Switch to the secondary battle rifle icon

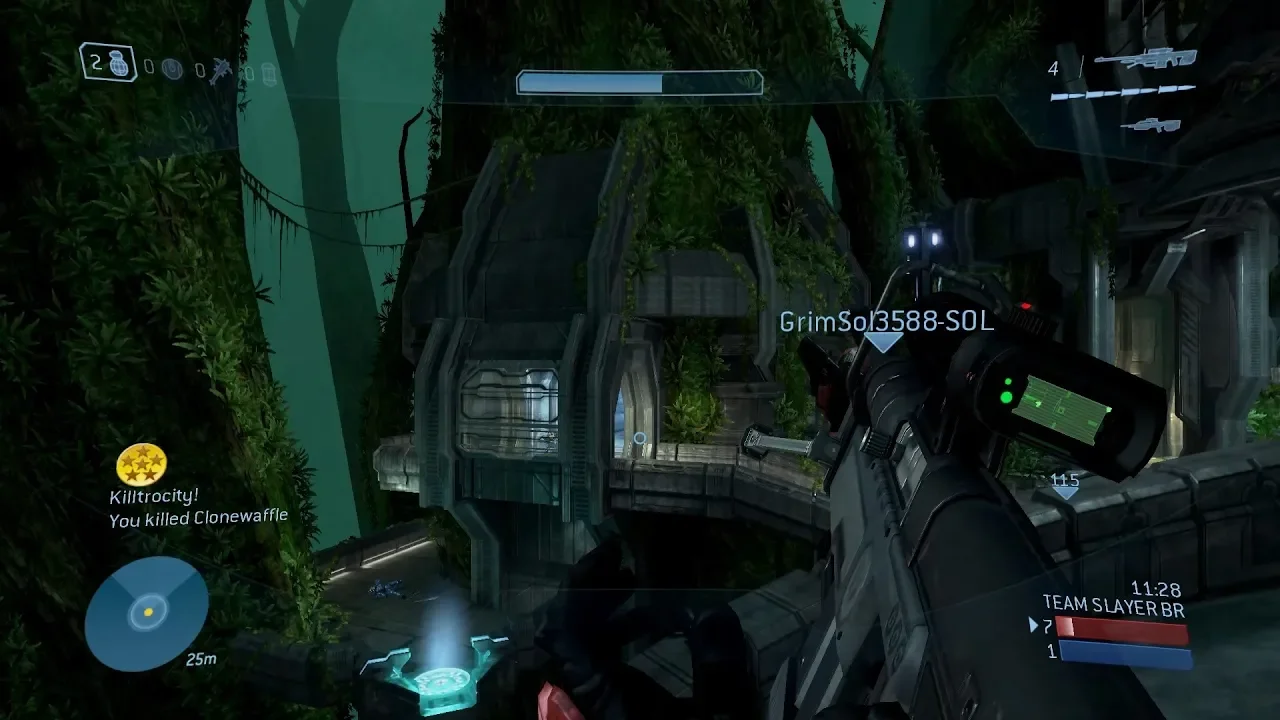pyautogui.click(x=1146, y=124)
